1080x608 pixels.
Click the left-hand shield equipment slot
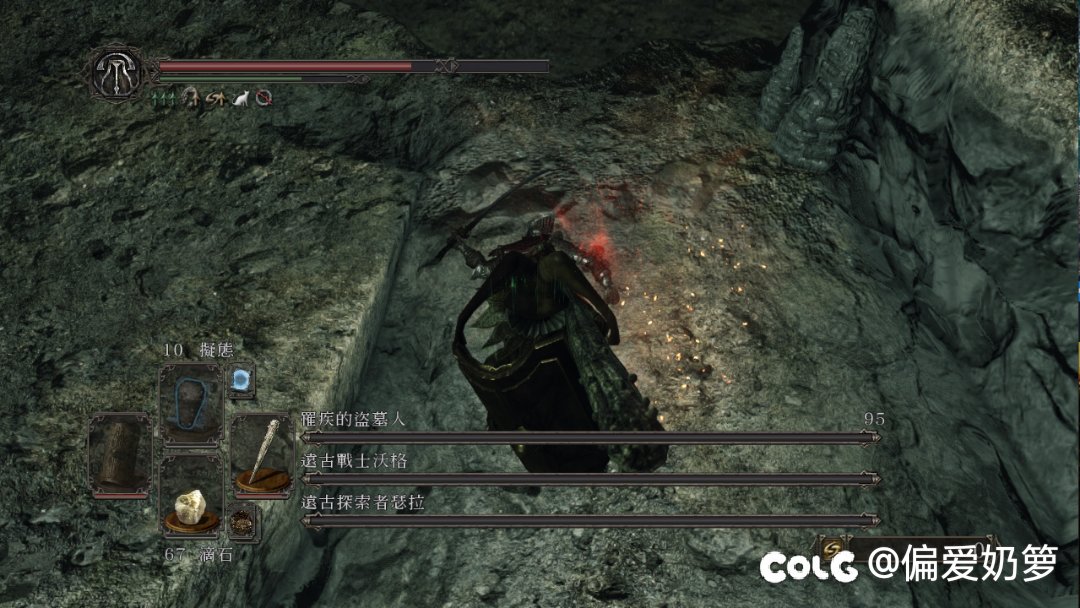tap(118, 453)
